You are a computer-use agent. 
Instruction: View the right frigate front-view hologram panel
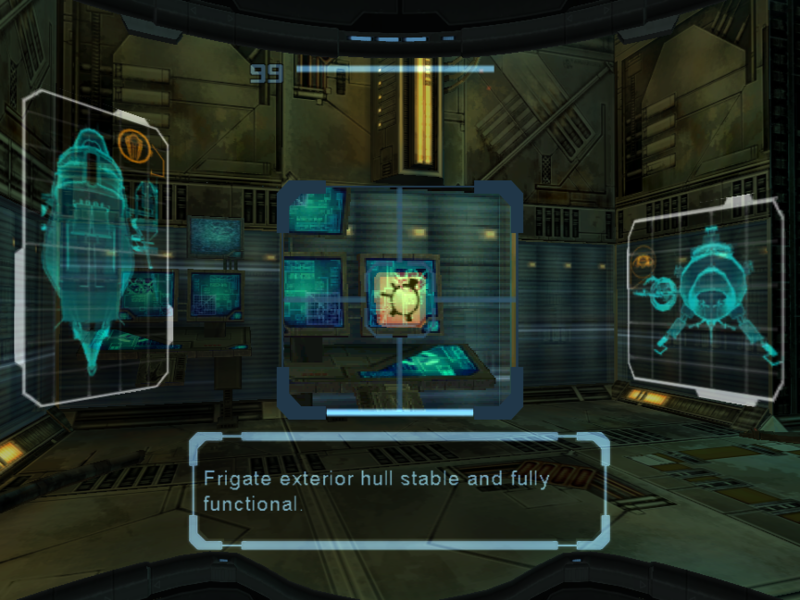[x=705, y=300]
